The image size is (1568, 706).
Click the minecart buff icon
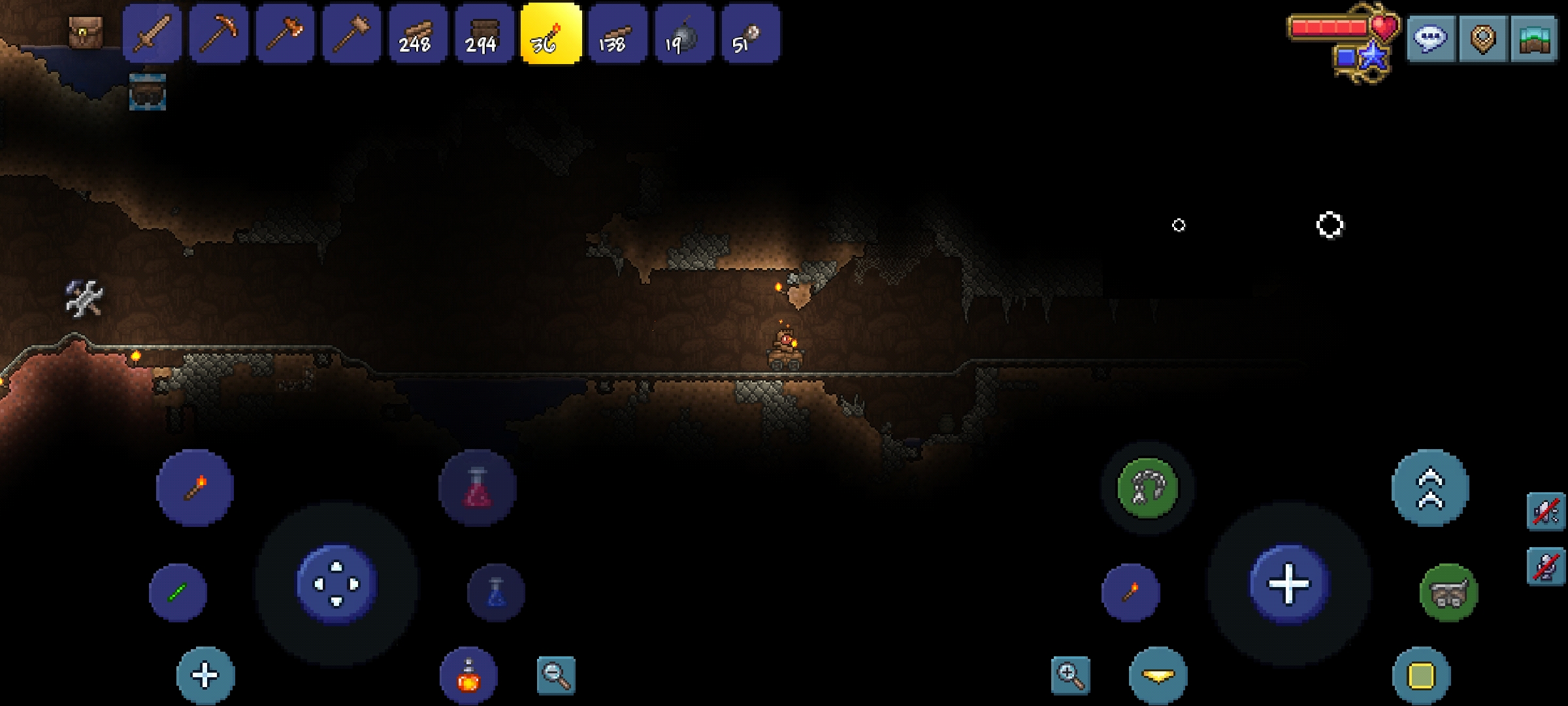tap(147, 92)
